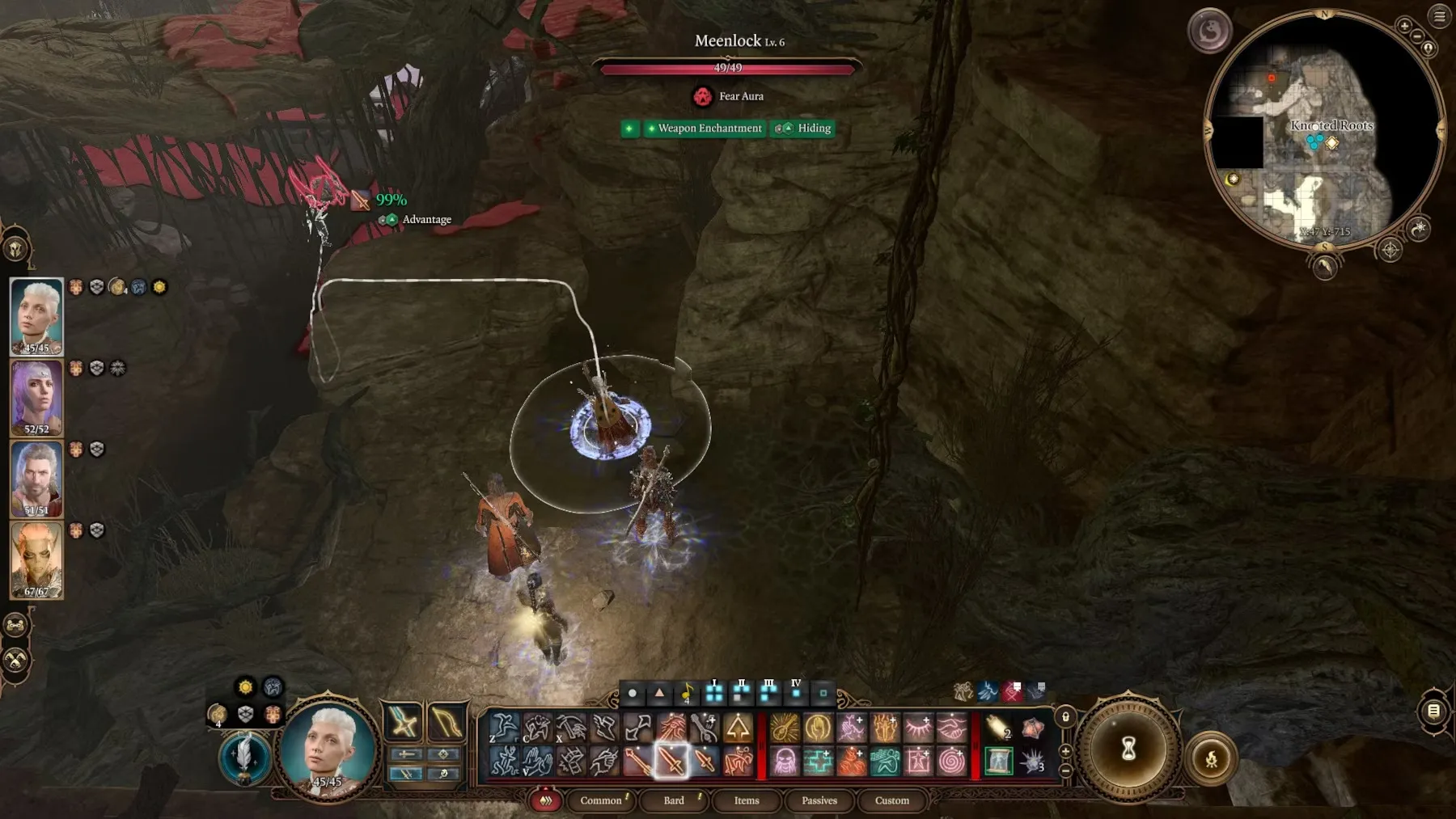1456x819 pixels.
Task: Select the Passives hotbar tab
Action: point(819,800)
